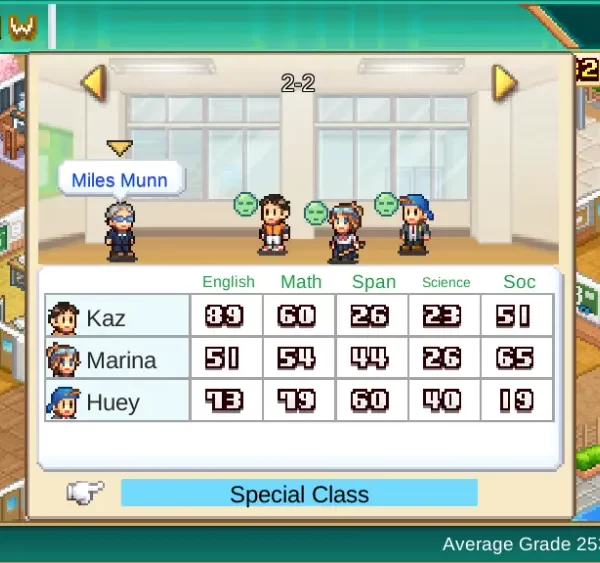Choose Marina's student row
The image size is (600, 563).
[x=117, y=360]
